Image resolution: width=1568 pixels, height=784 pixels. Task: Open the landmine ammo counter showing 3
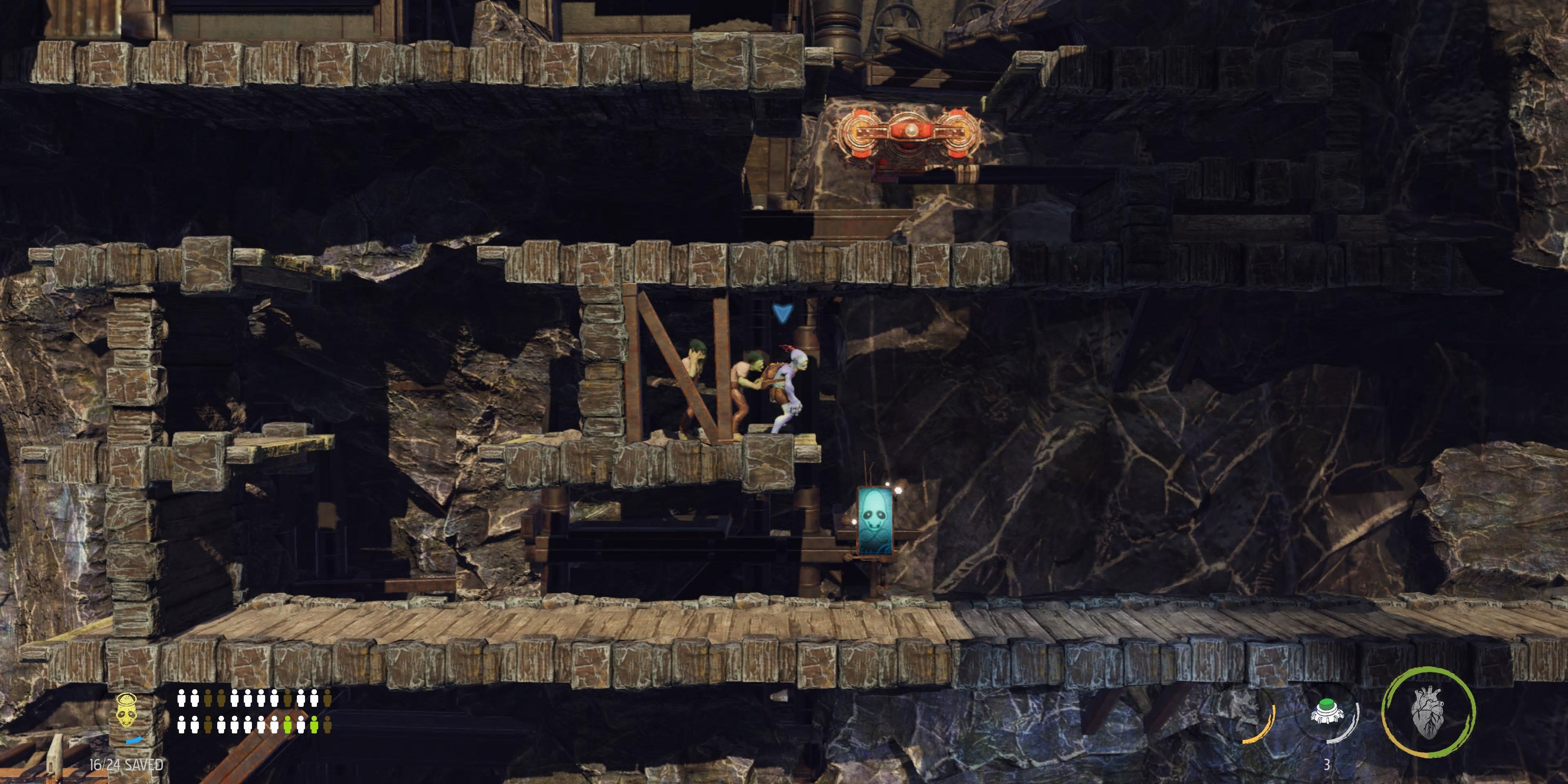point(1327,764)
